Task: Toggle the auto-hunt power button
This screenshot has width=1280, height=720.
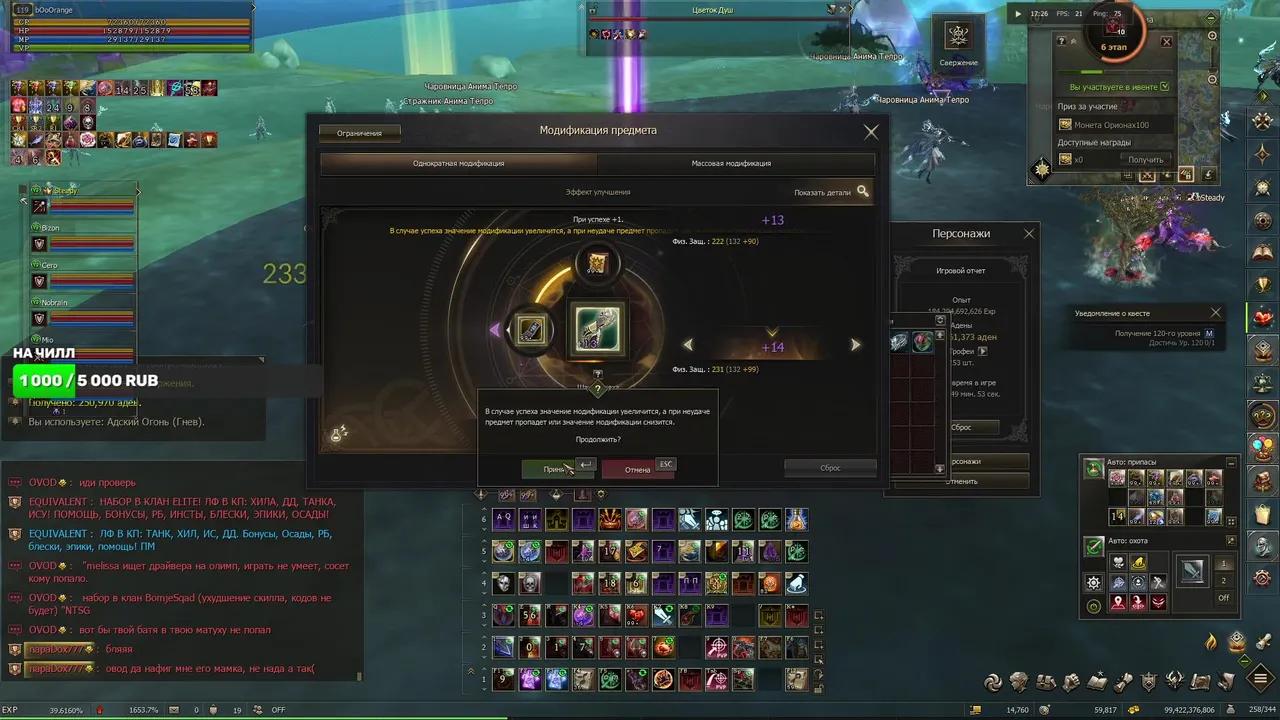Action: [1093, 605]
